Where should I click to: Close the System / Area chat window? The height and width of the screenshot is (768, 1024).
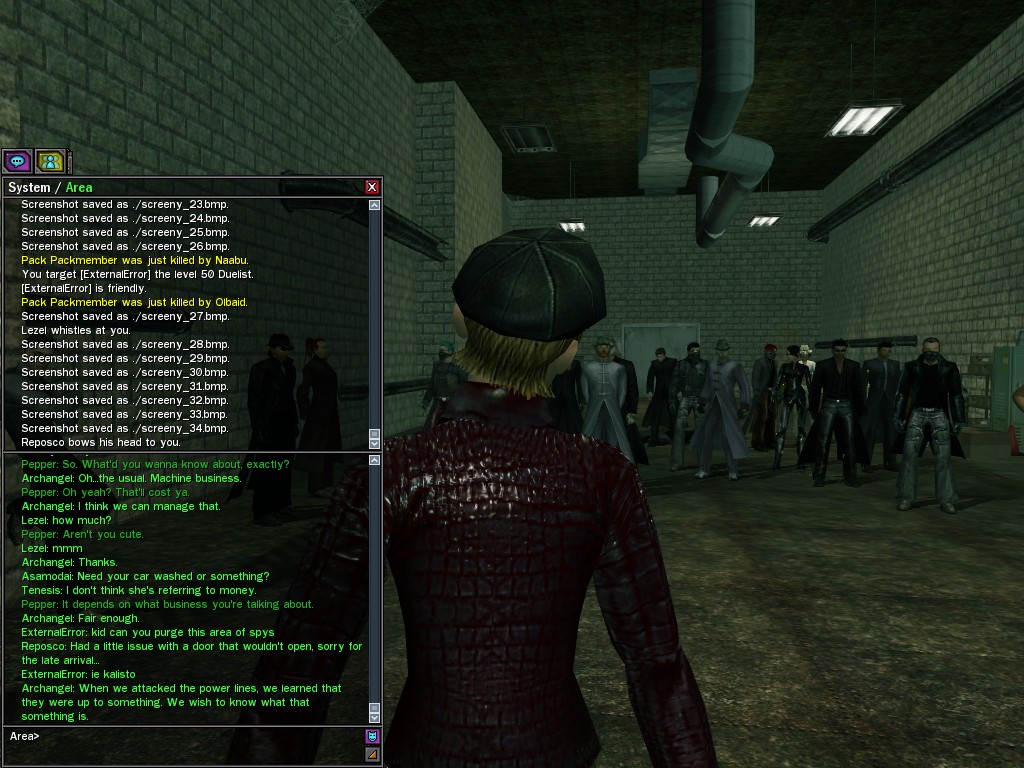click(372, 187)
